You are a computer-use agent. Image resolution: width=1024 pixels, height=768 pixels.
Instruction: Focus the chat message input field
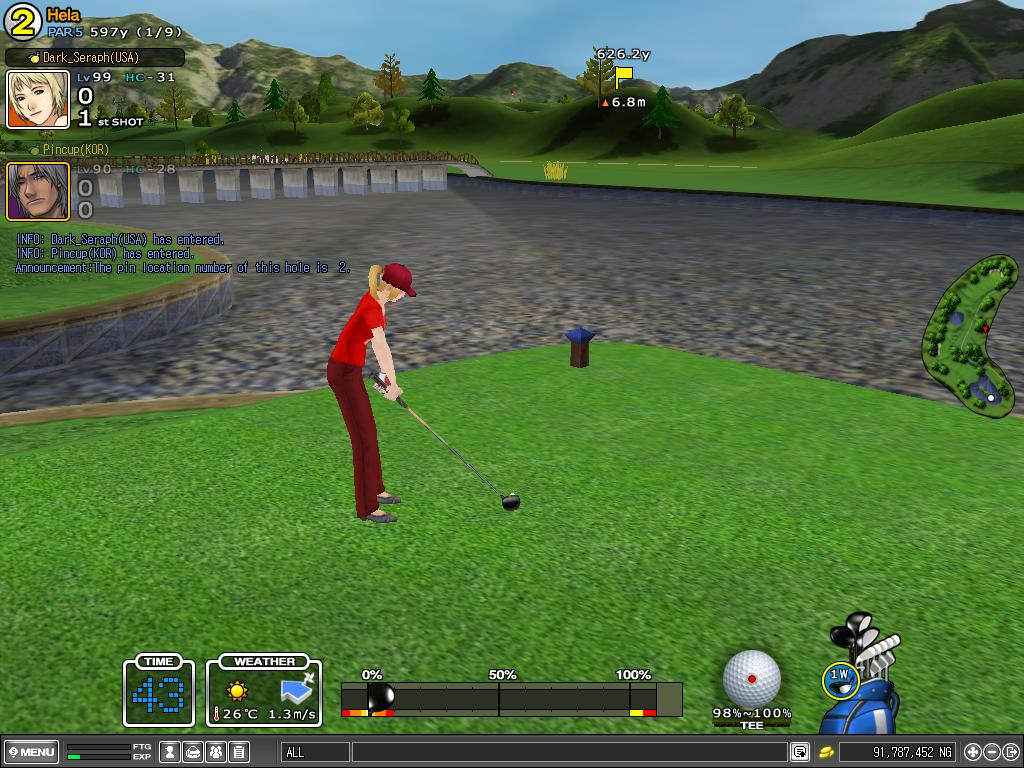568,752
